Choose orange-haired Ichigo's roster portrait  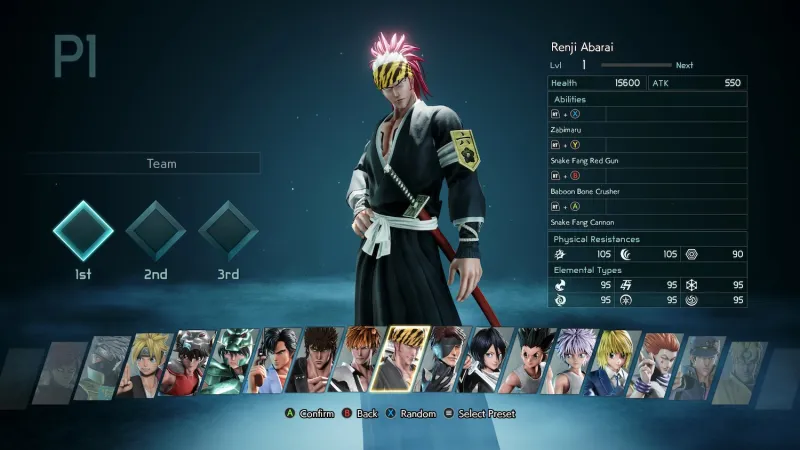click(x=359, y=361)
